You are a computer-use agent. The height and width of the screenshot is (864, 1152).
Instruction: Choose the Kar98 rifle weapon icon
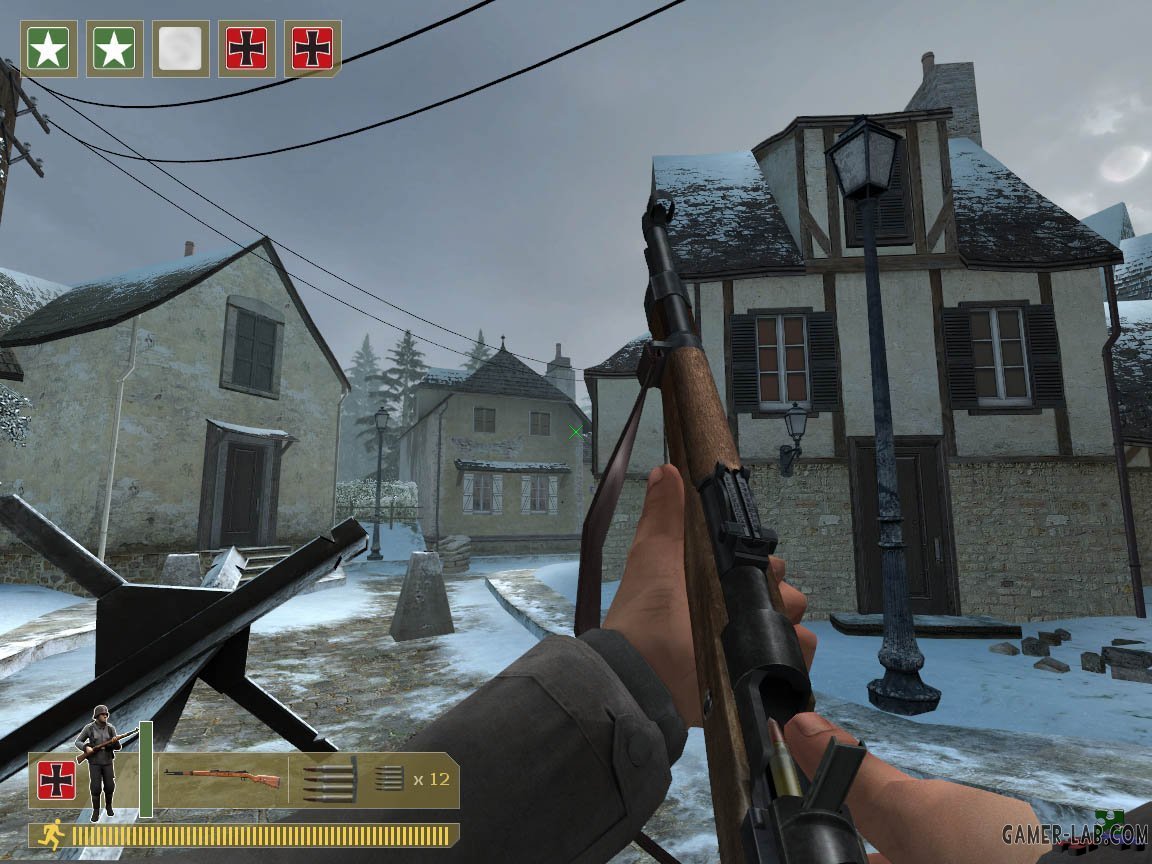coord(222,778)
